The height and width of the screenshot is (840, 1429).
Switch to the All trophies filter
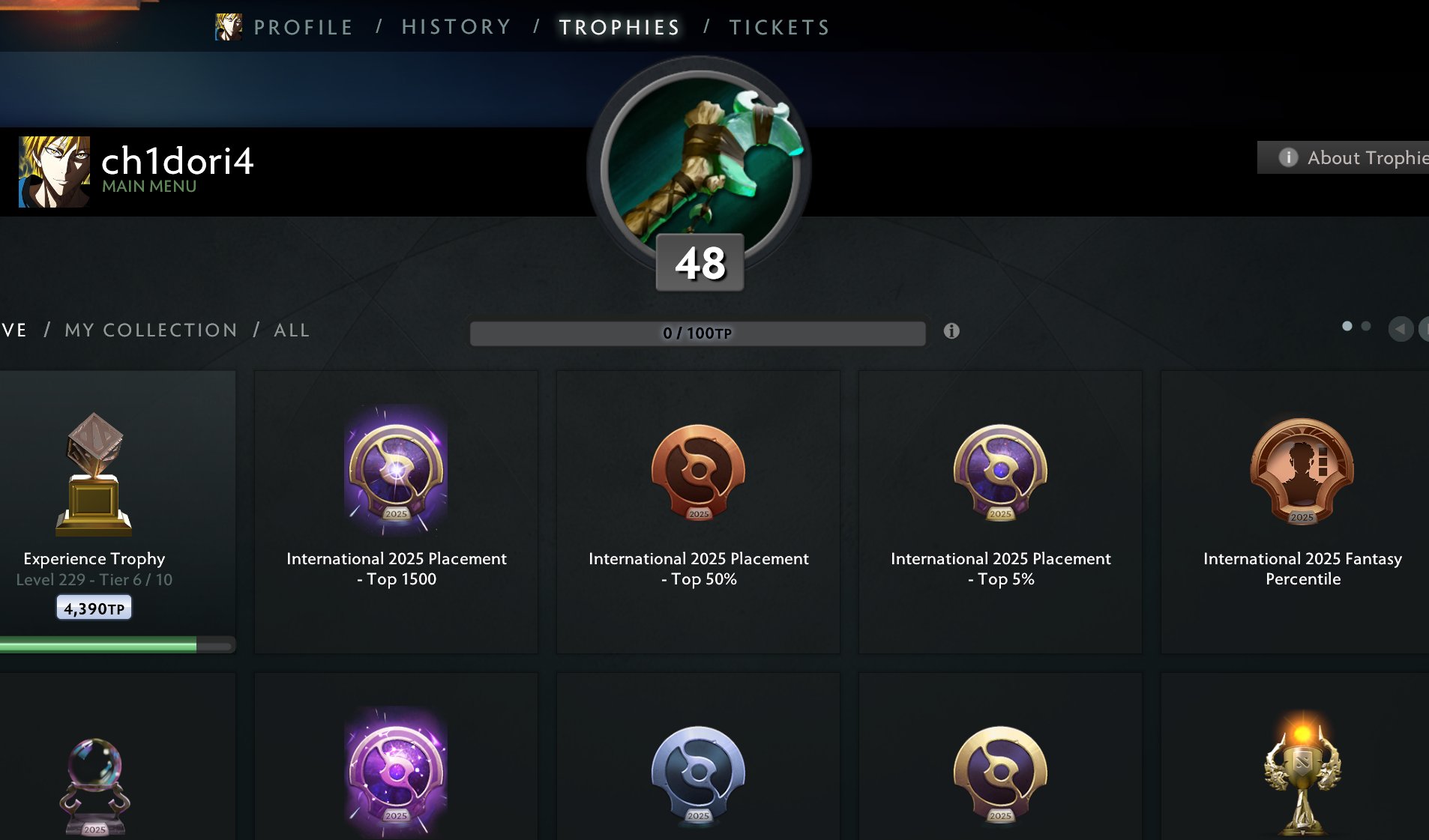292,330
